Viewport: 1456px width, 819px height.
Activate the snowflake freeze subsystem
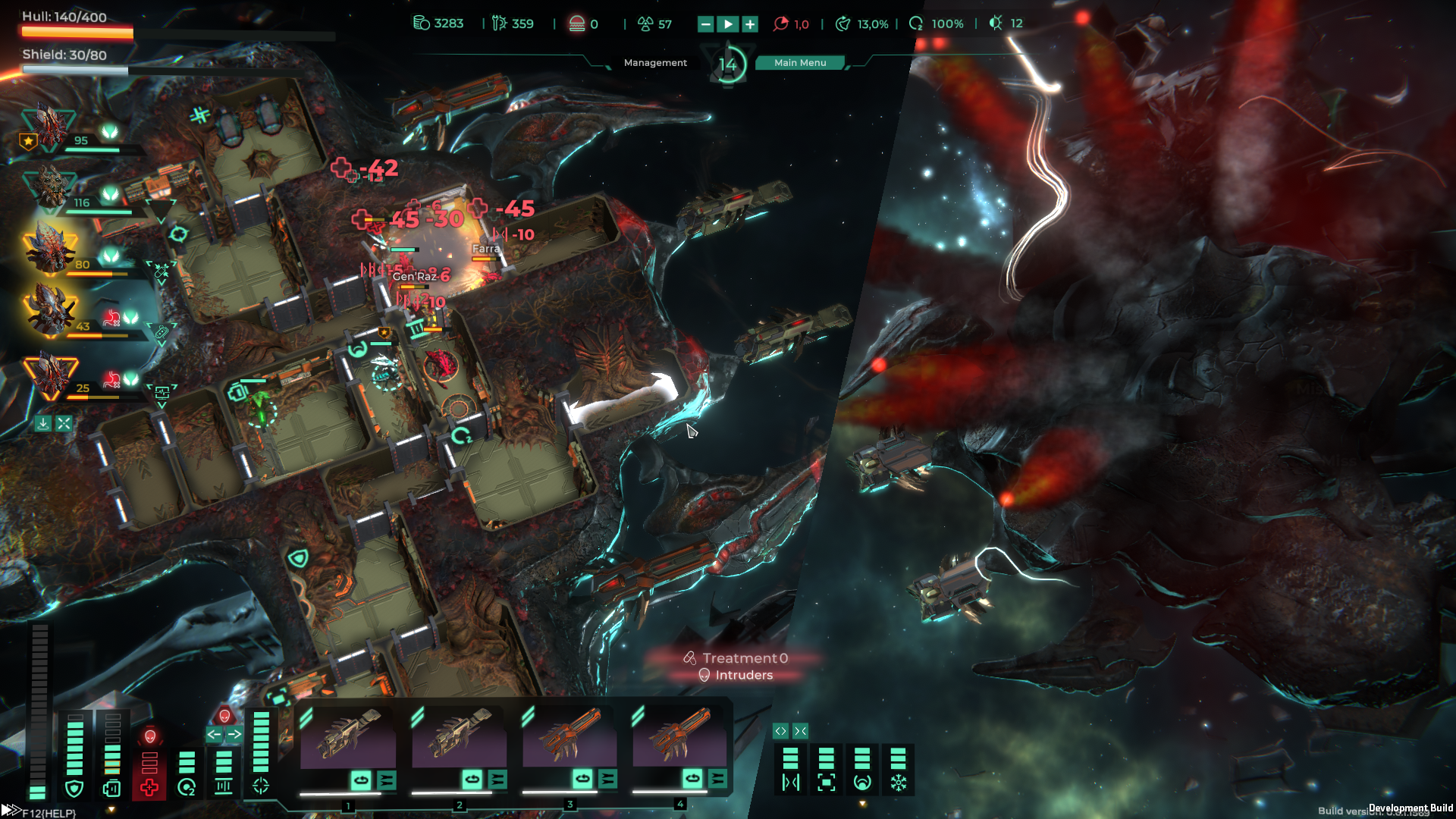coord(899,783)
